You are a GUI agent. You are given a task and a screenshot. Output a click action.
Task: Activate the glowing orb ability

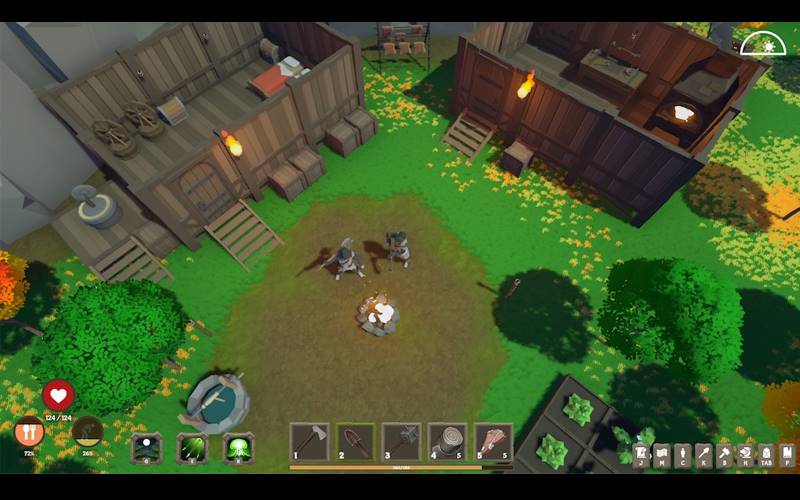pyautogui.click(x=147, y=447)
